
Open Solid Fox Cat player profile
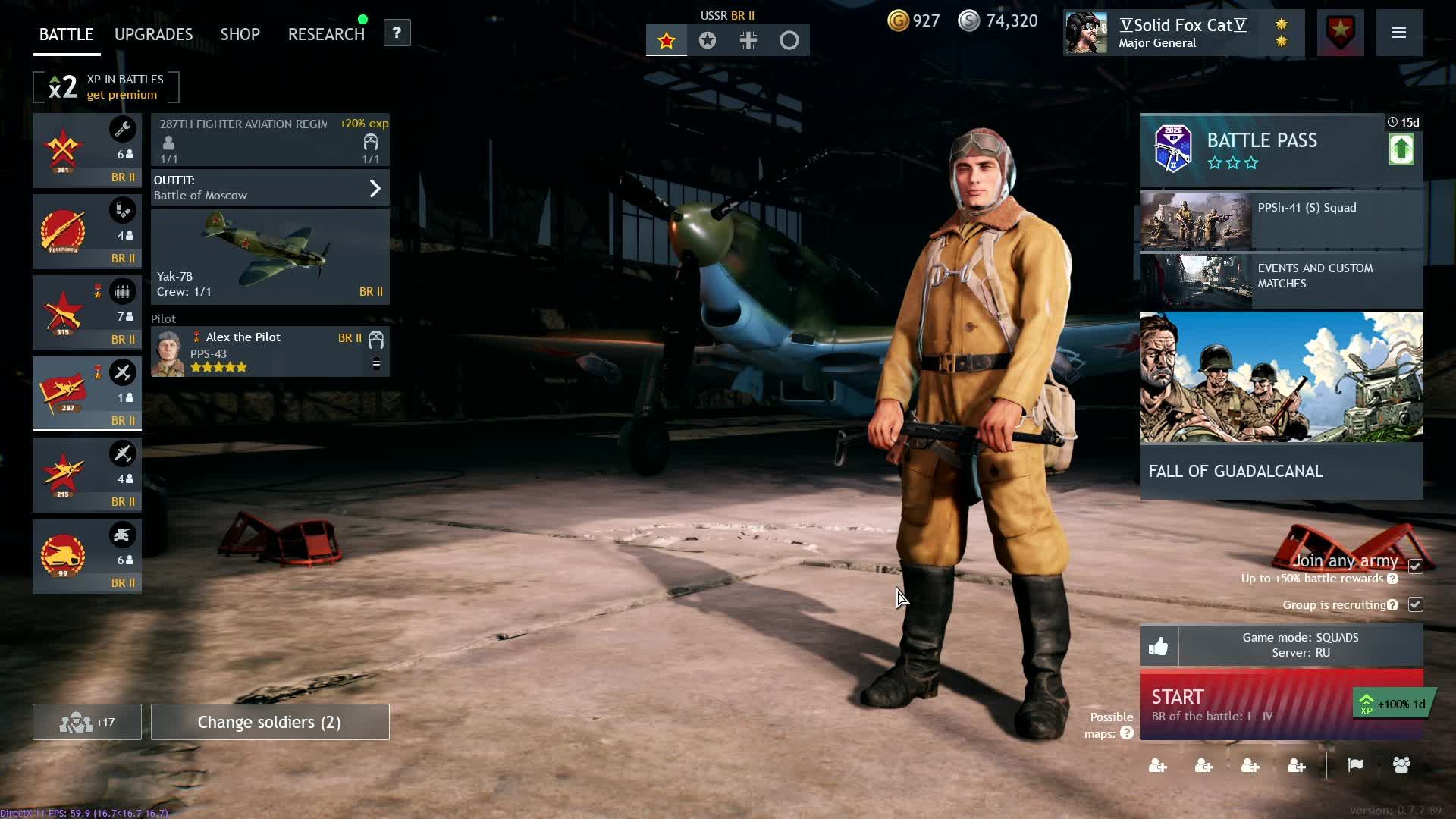point(1182,33)
